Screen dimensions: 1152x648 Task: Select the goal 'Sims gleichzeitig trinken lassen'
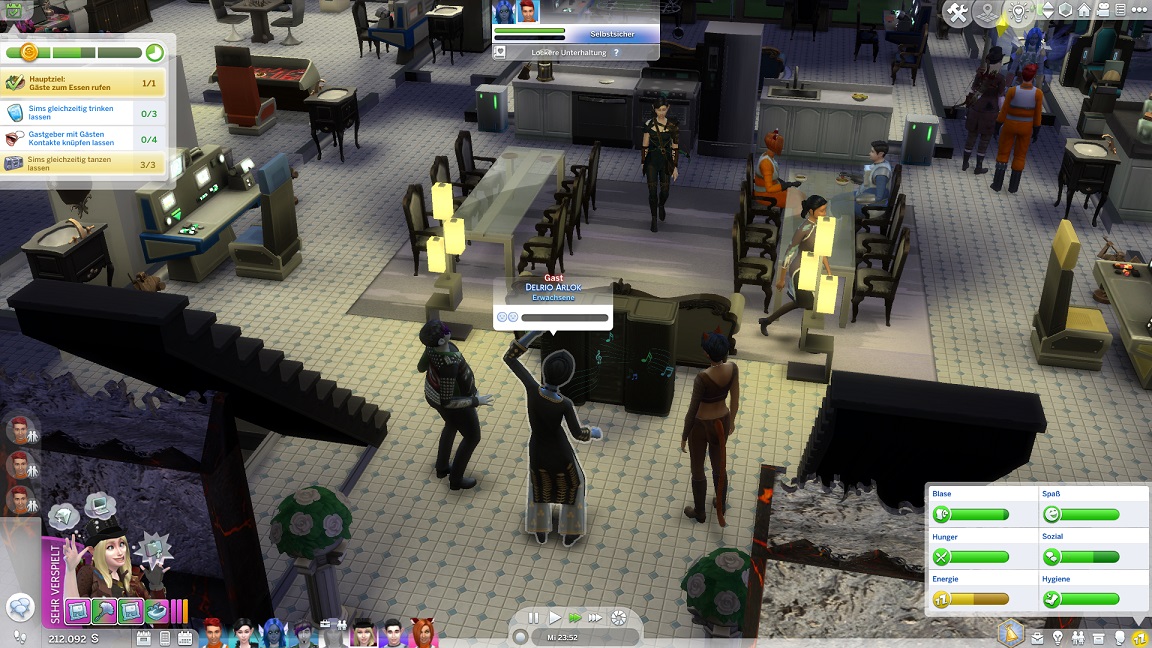coord(70,113)
